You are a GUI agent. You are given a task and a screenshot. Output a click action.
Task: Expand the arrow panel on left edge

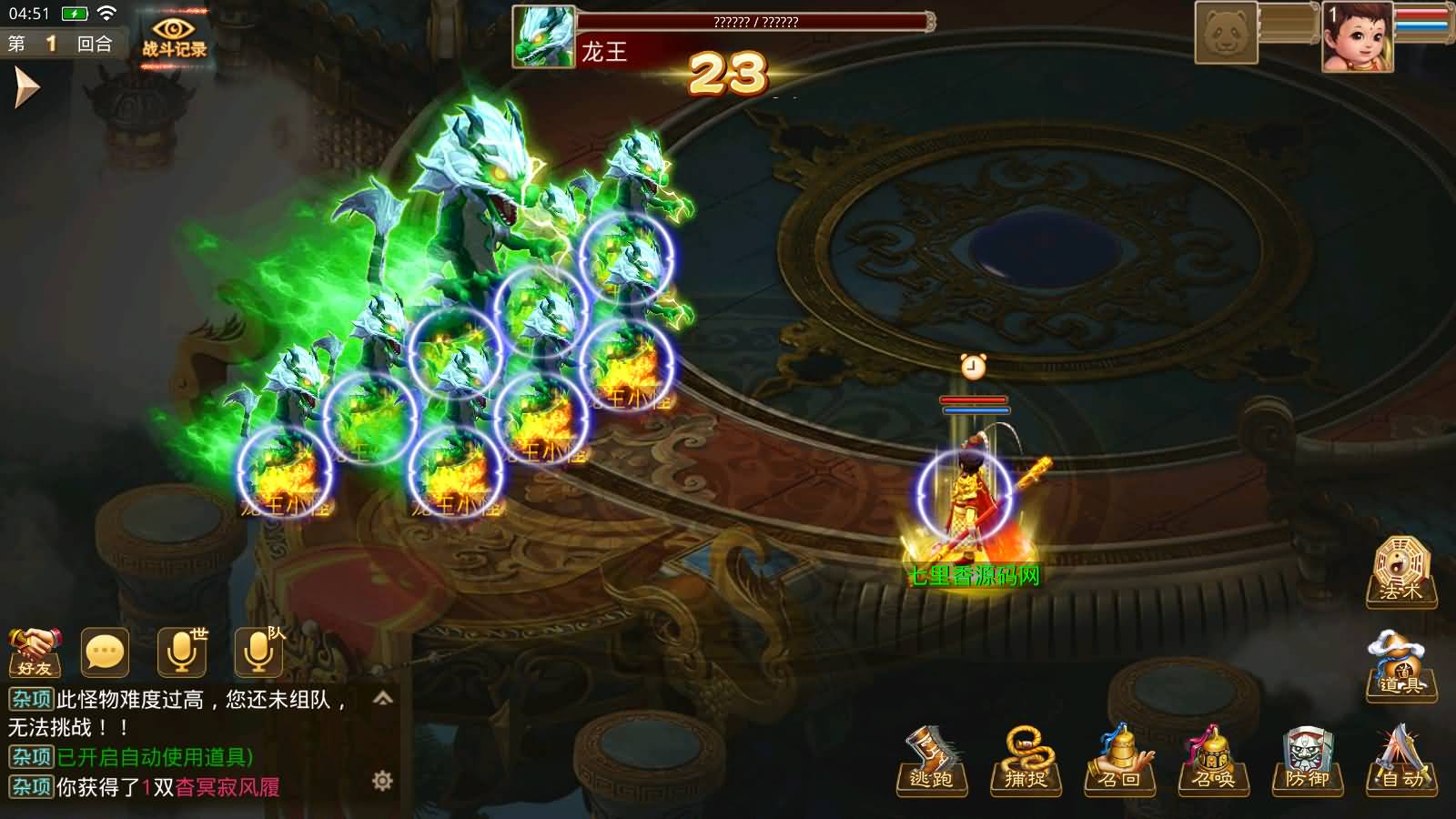26,88
